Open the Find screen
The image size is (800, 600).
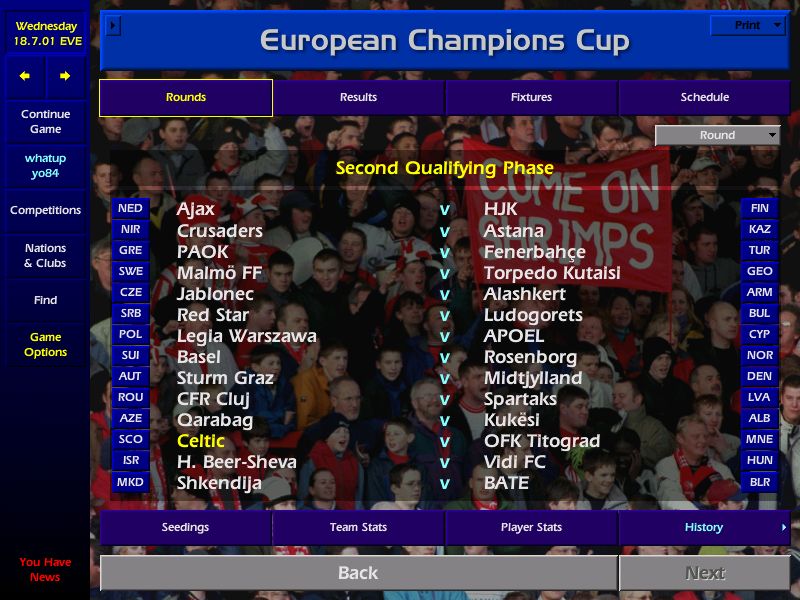coord(45,300)
